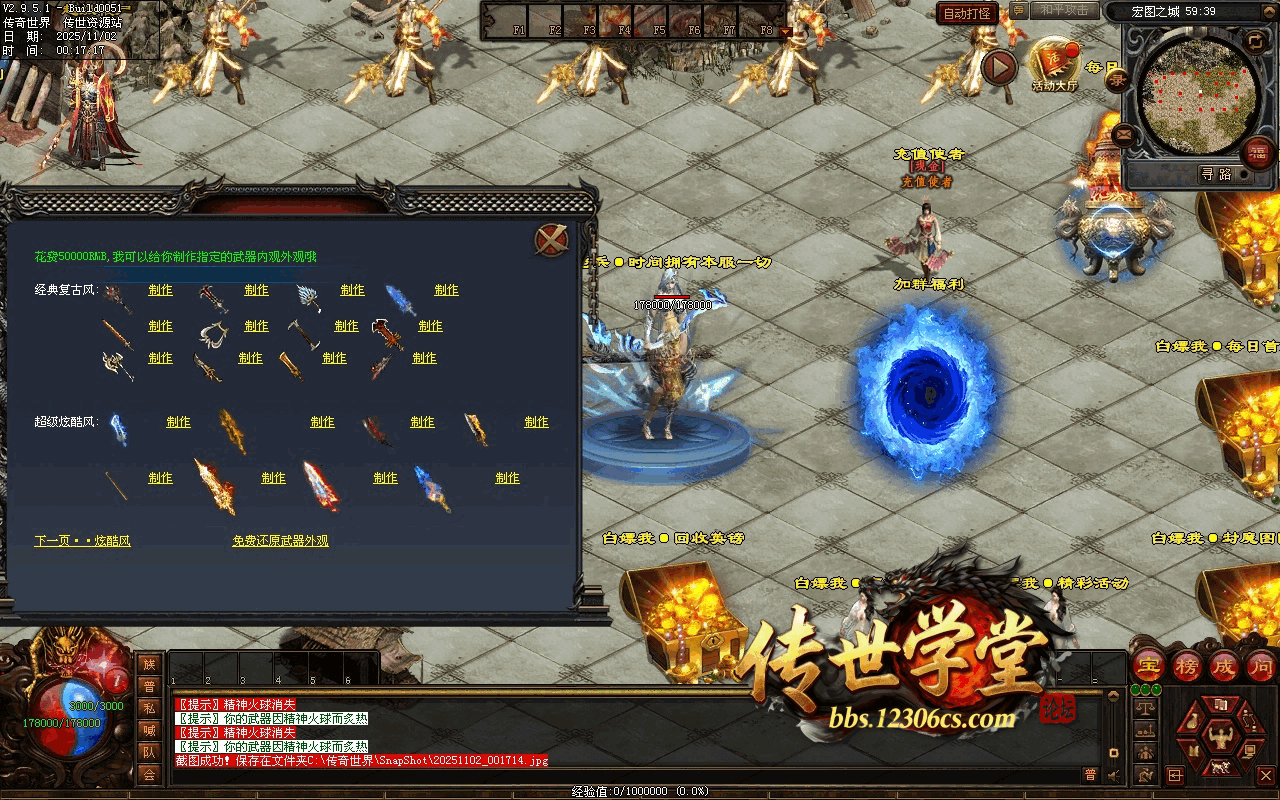Select the 私 private chat channel
This screenshot has height=800, width=1280.
pos(149,708)
